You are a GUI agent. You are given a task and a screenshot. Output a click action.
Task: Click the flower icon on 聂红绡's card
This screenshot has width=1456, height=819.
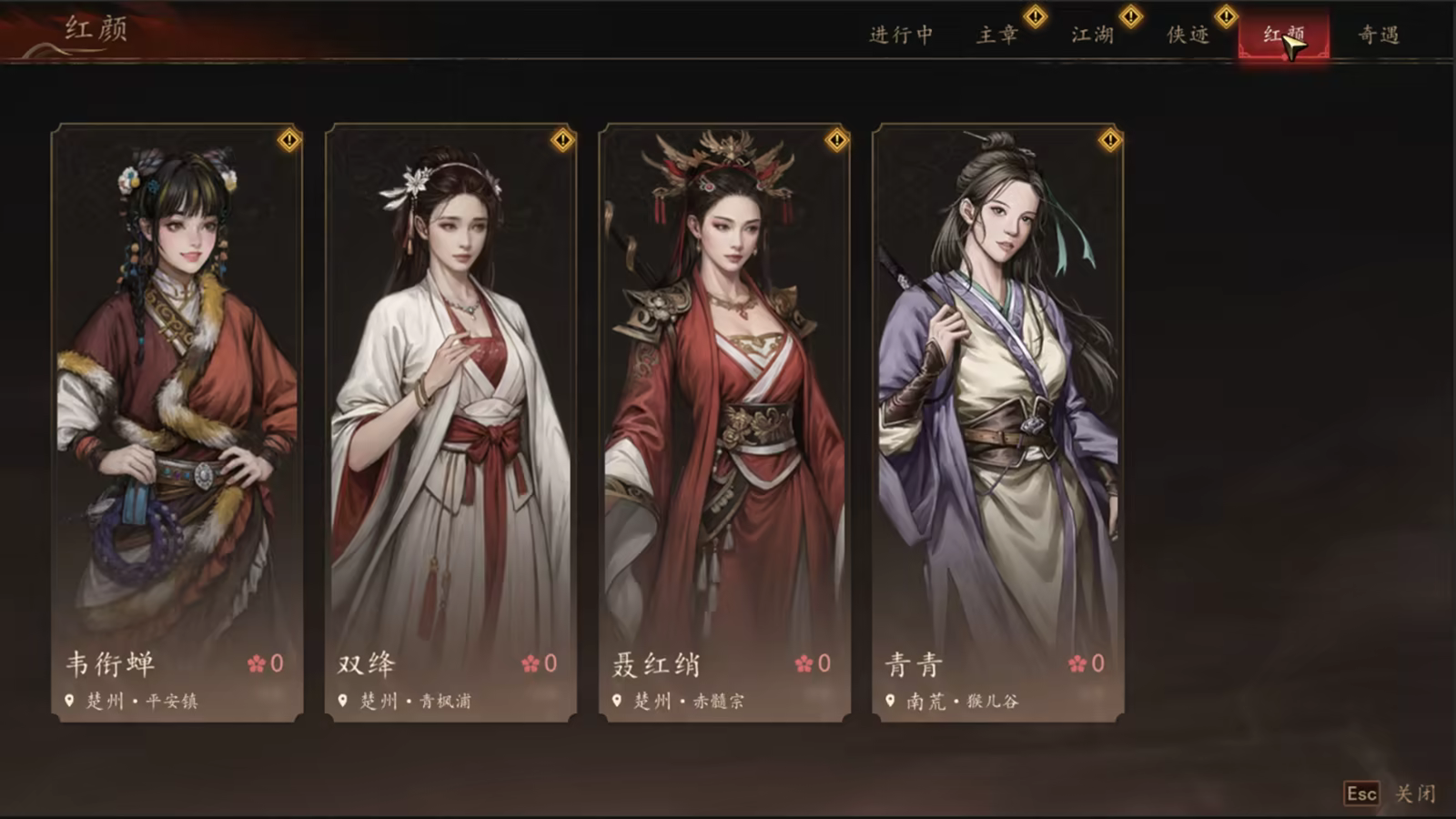(804, 662)
